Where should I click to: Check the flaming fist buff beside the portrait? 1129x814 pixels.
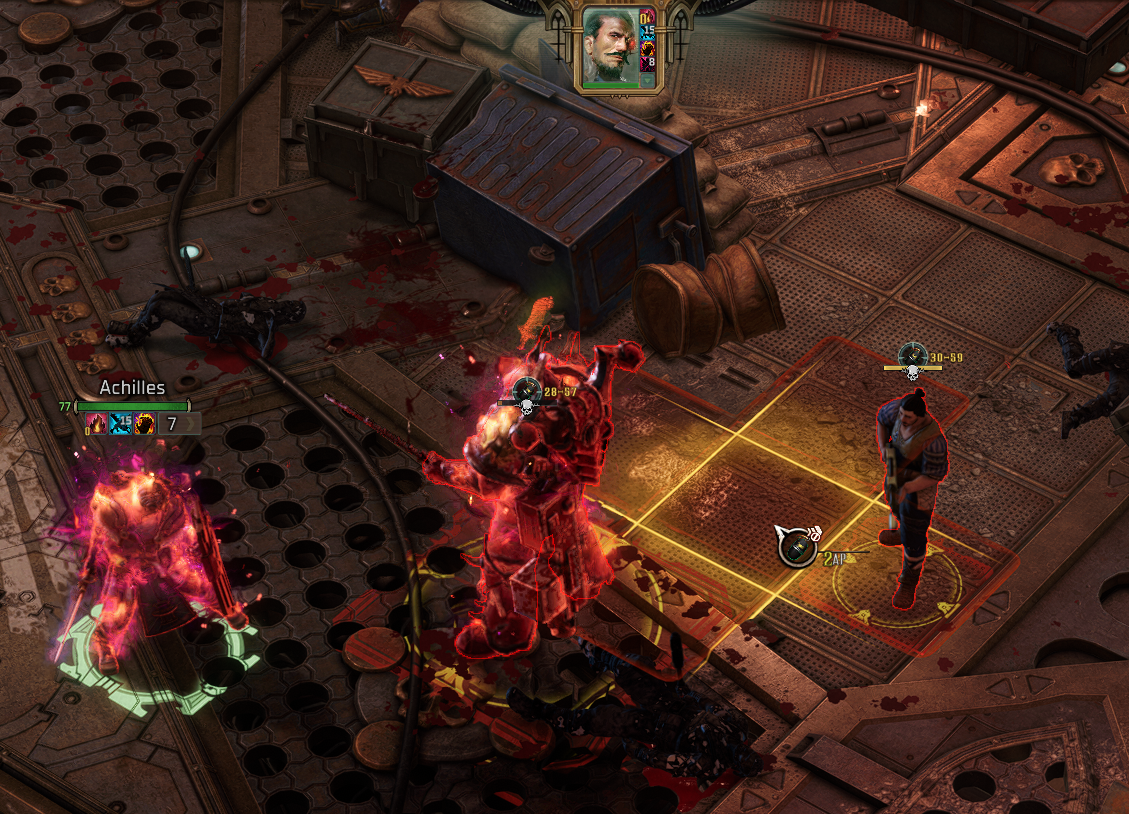[647, 48]
